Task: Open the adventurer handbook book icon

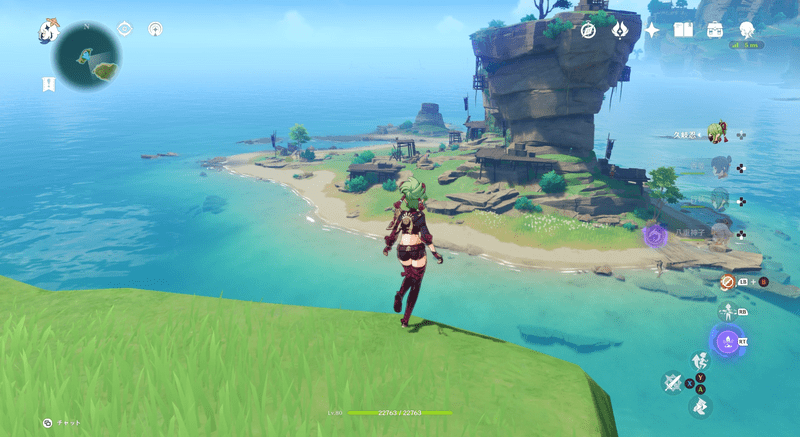Action: point(684,30)
